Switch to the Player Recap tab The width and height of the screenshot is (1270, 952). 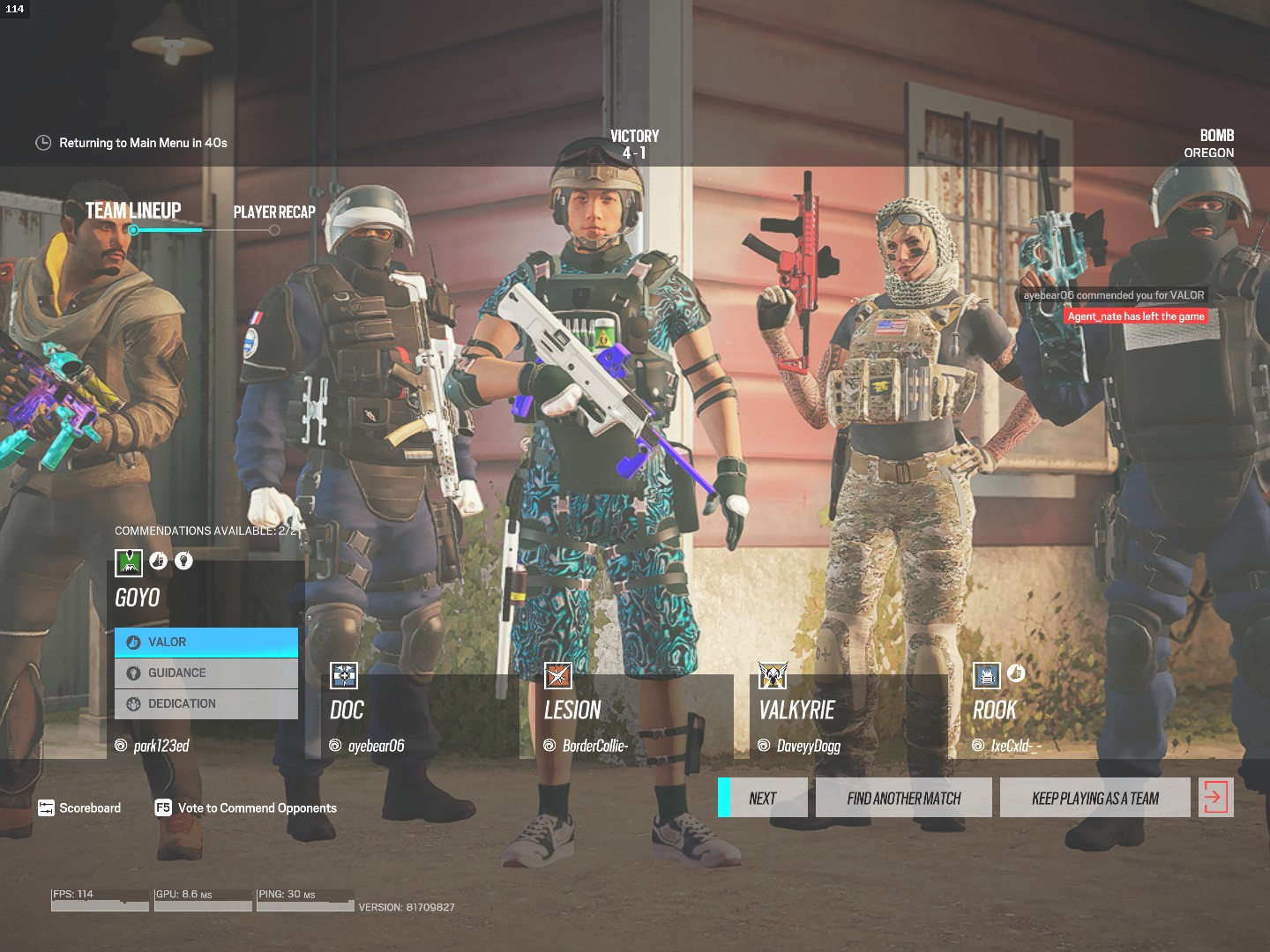point(273,212)
